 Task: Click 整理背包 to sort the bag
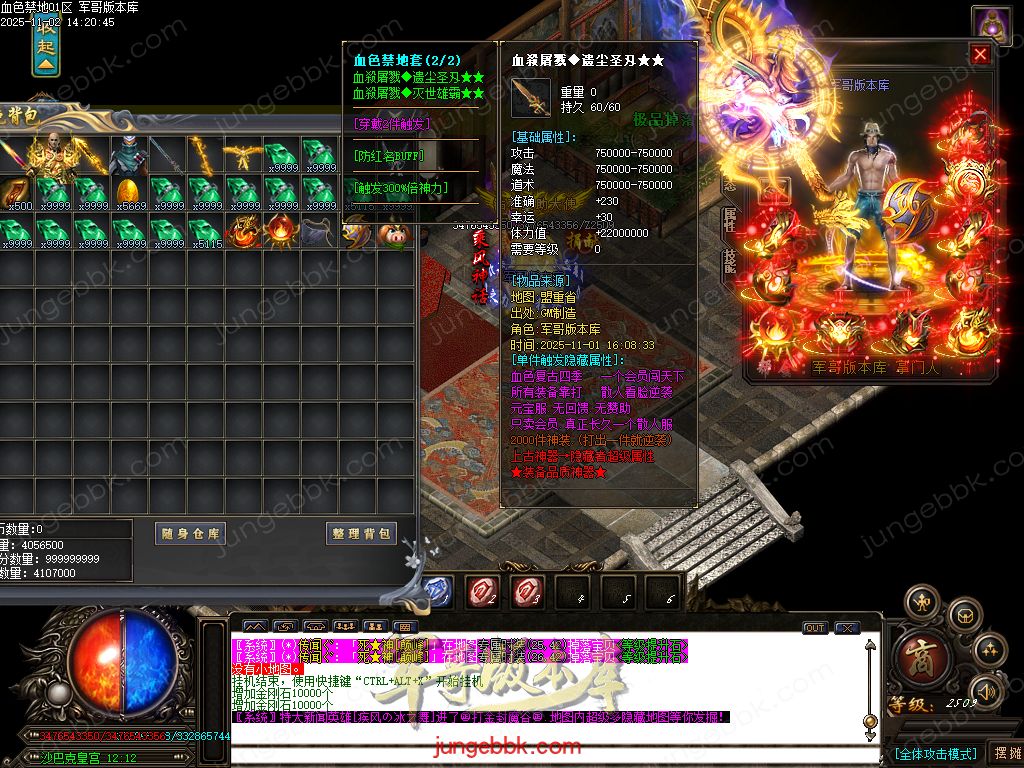pyautogui.click(x=362, y=534)
